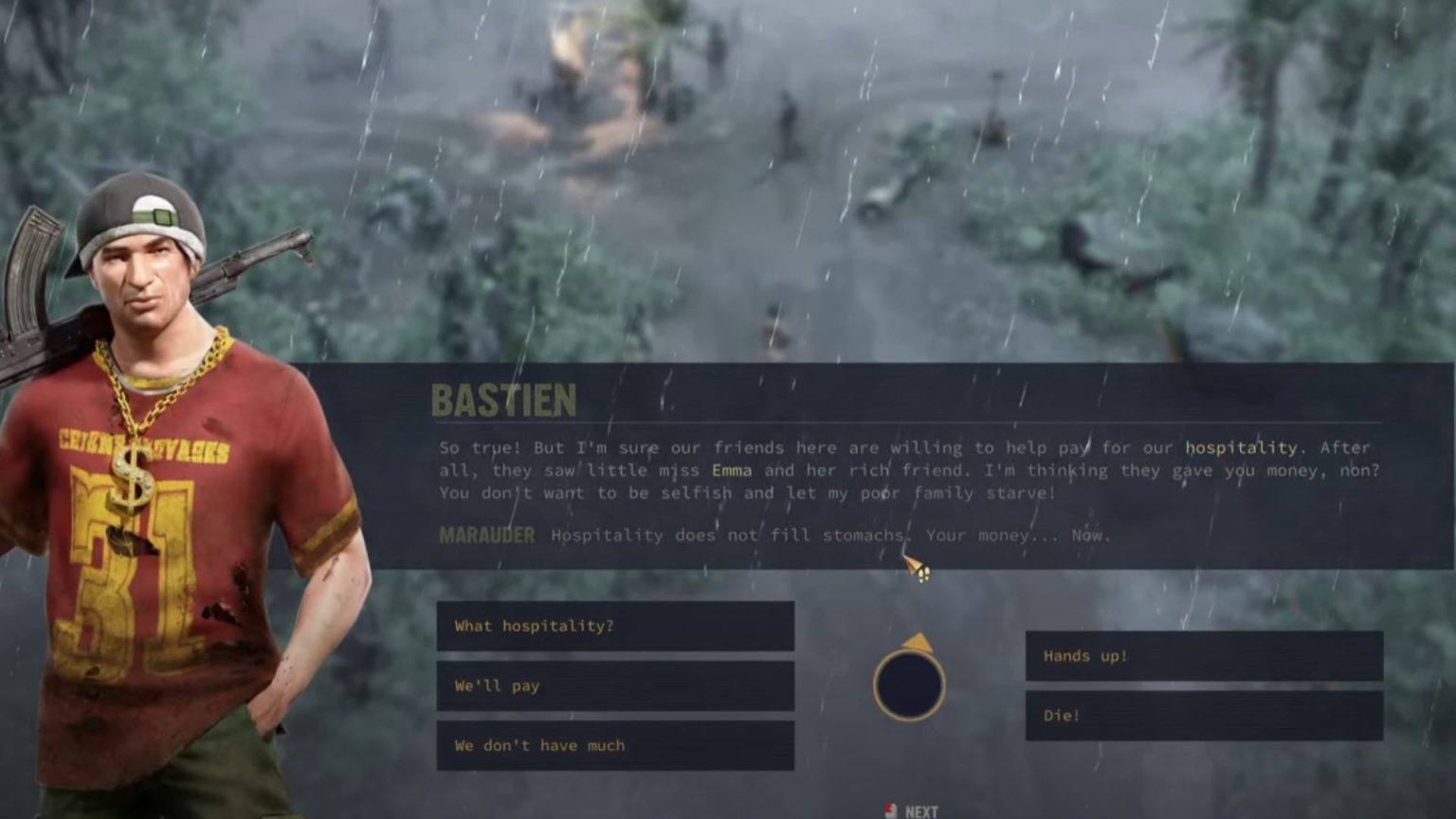Screen dimensions: 1456x819
Task: Click the divider line under Bastien's name
Action: point(853,424)
